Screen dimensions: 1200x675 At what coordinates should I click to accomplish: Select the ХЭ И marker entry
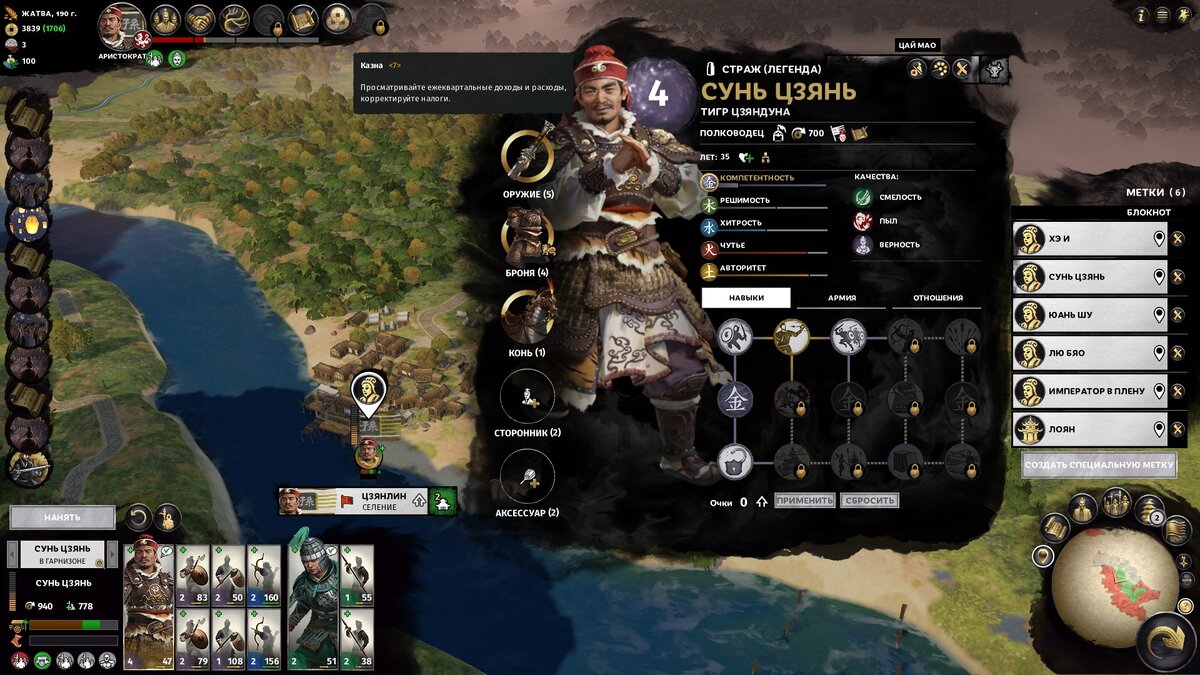[1085, 239]
